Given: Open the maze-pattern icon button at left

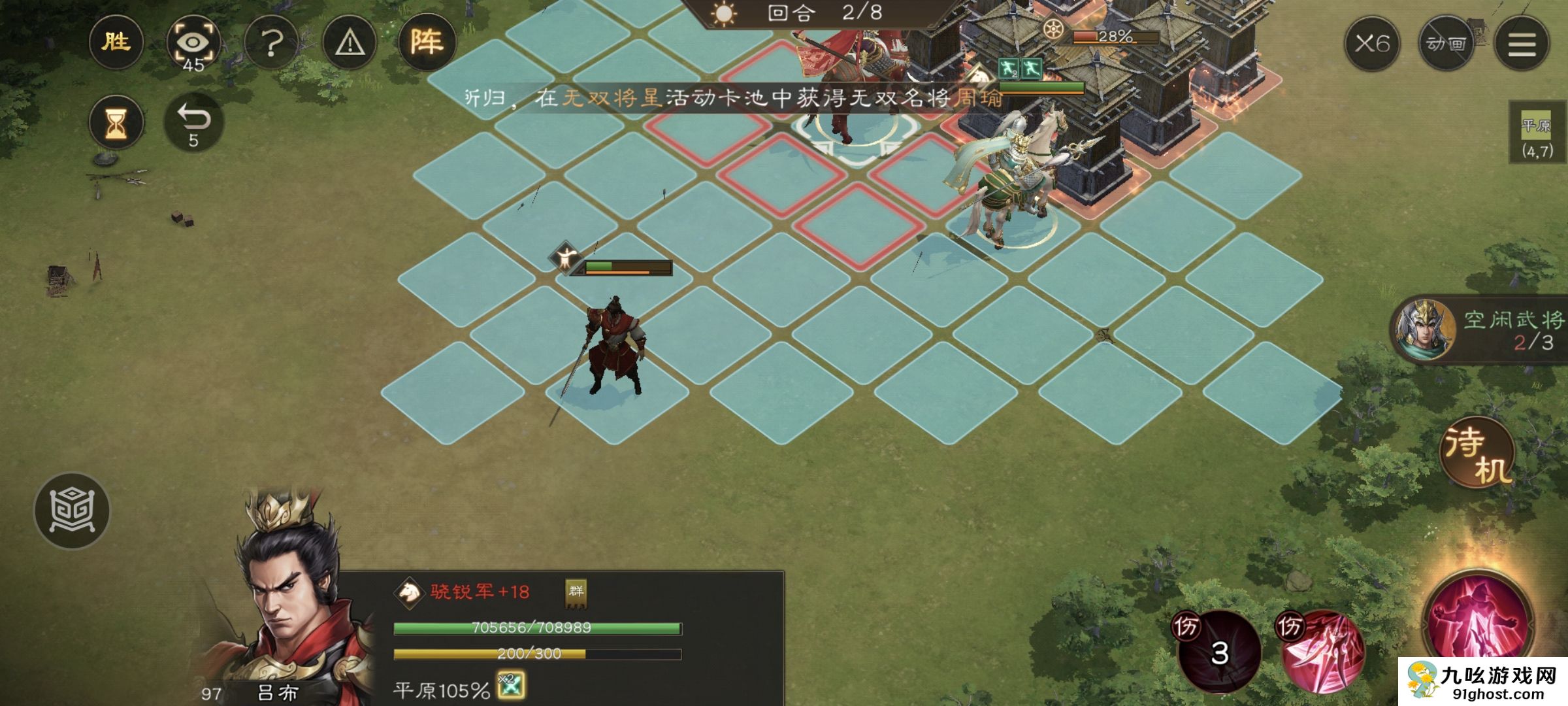Looking at the screenshot, I should tap(72, 511).
